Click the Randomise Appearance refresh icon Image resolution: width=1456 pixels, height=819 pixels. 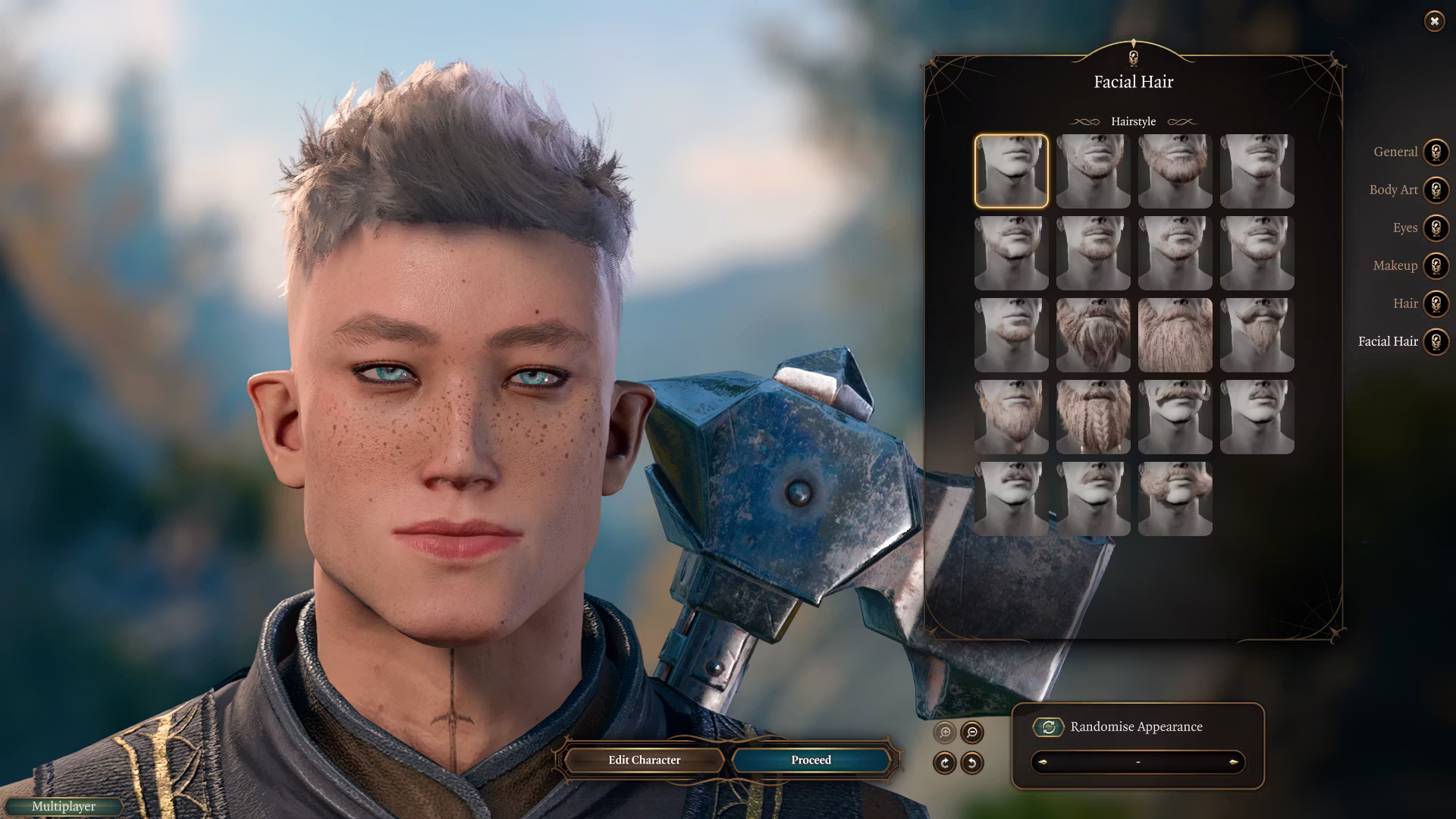click(1049, 726)
